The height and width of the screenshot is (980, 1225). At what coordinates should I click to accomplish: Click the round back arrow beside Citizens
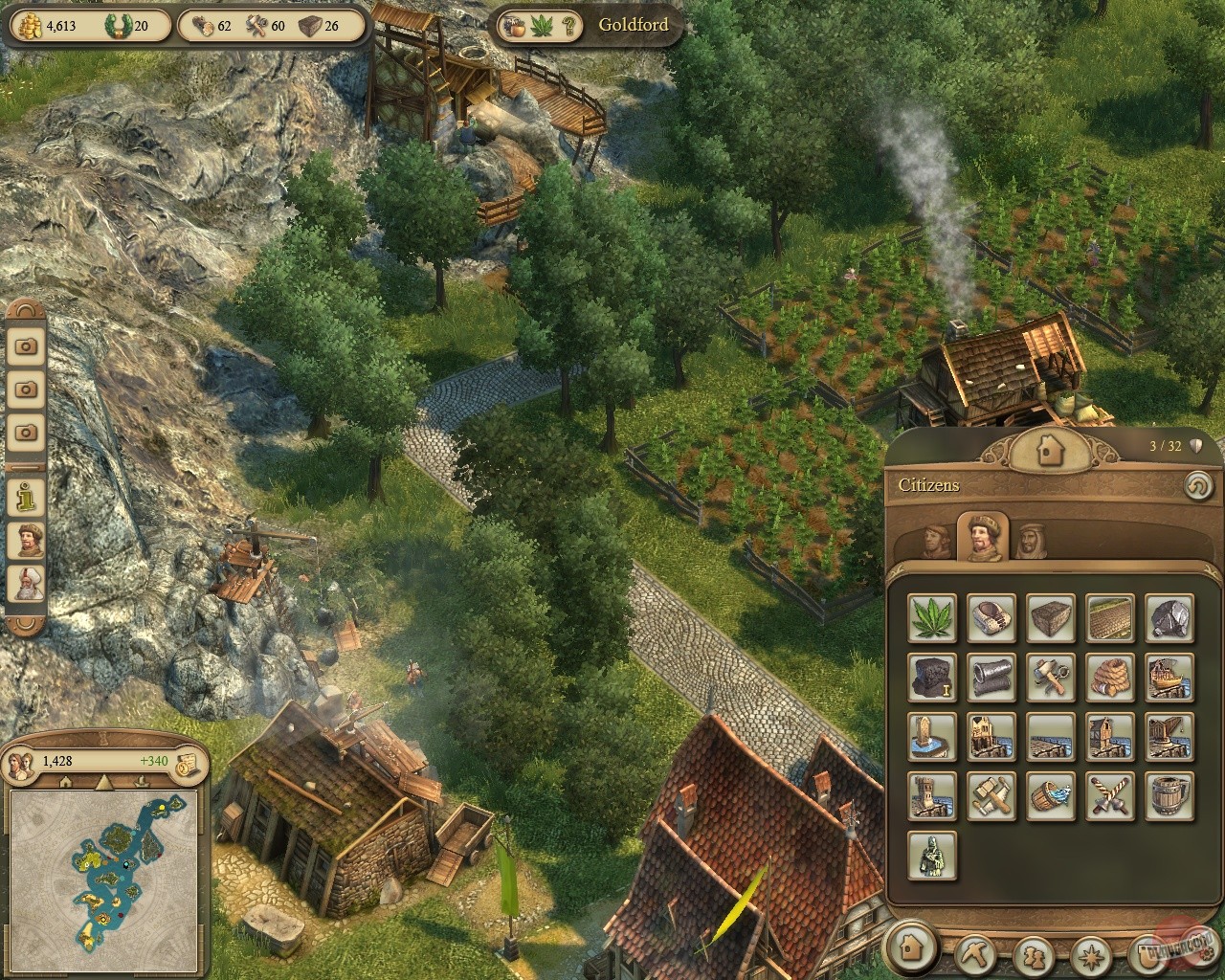coord(1195,485)
